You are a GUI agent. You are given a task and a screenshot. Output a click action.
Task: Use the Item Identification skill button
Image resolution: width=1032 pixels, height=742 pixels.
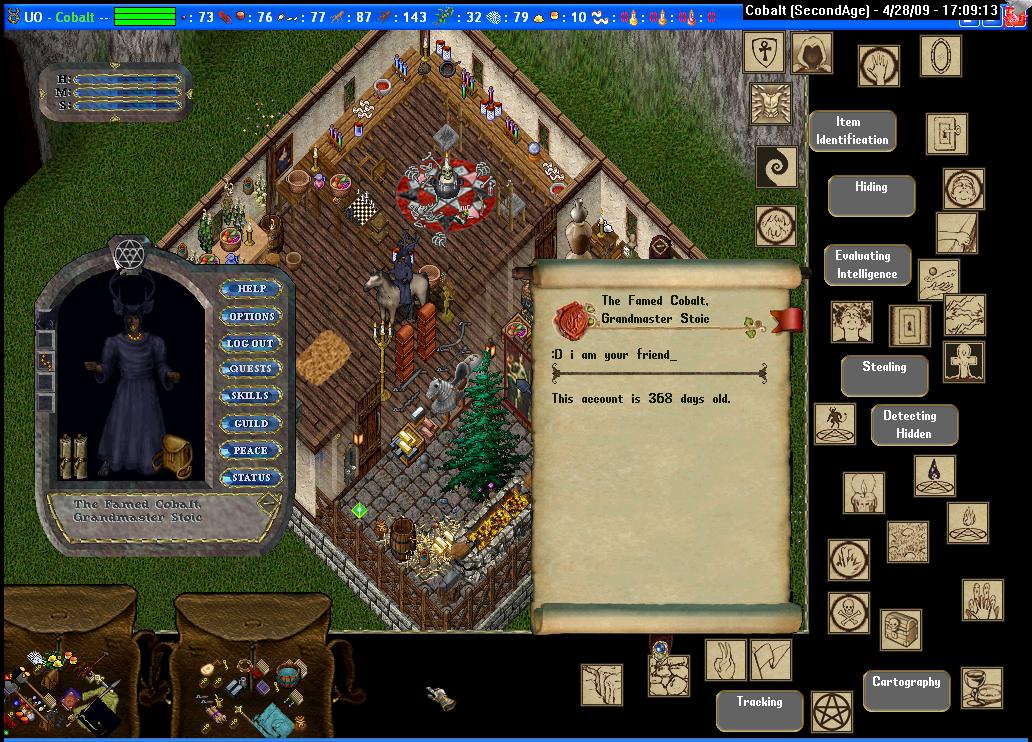pyautogui.click(x=851, y=131)
